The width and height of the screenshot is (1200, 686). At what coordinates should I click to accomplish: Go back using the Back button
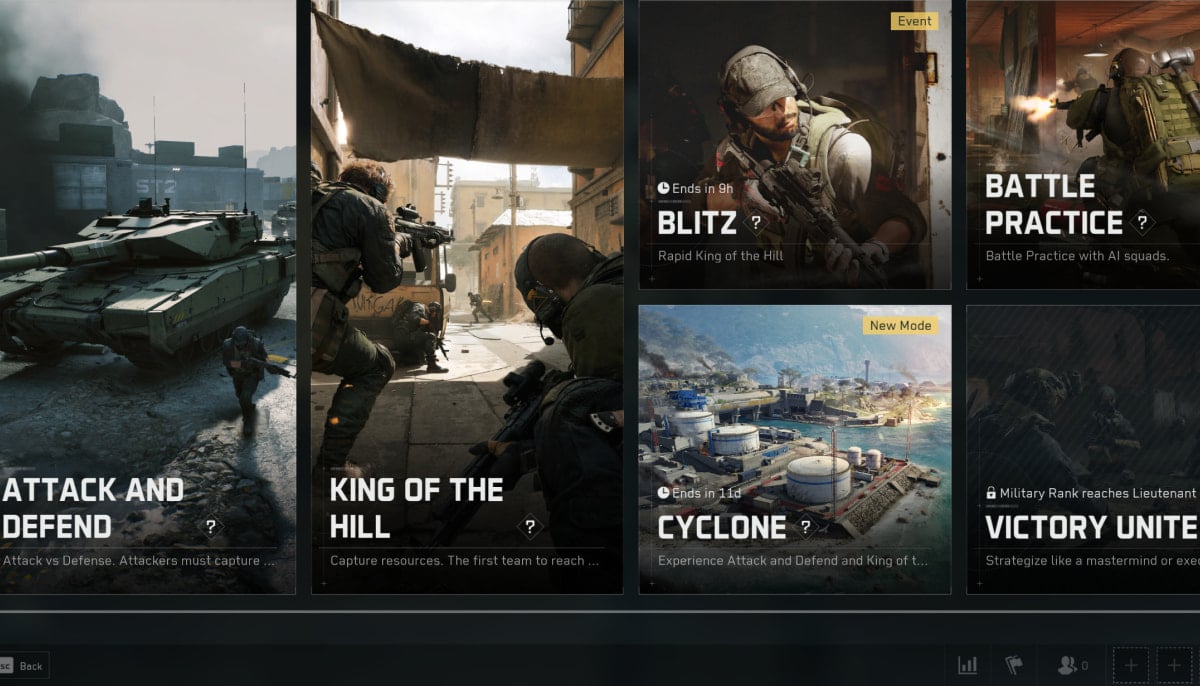24,666
